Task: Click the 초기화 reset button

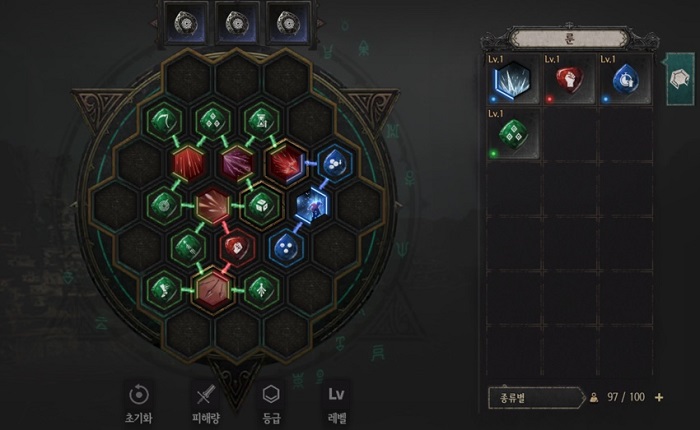Action: coord(140,394)
